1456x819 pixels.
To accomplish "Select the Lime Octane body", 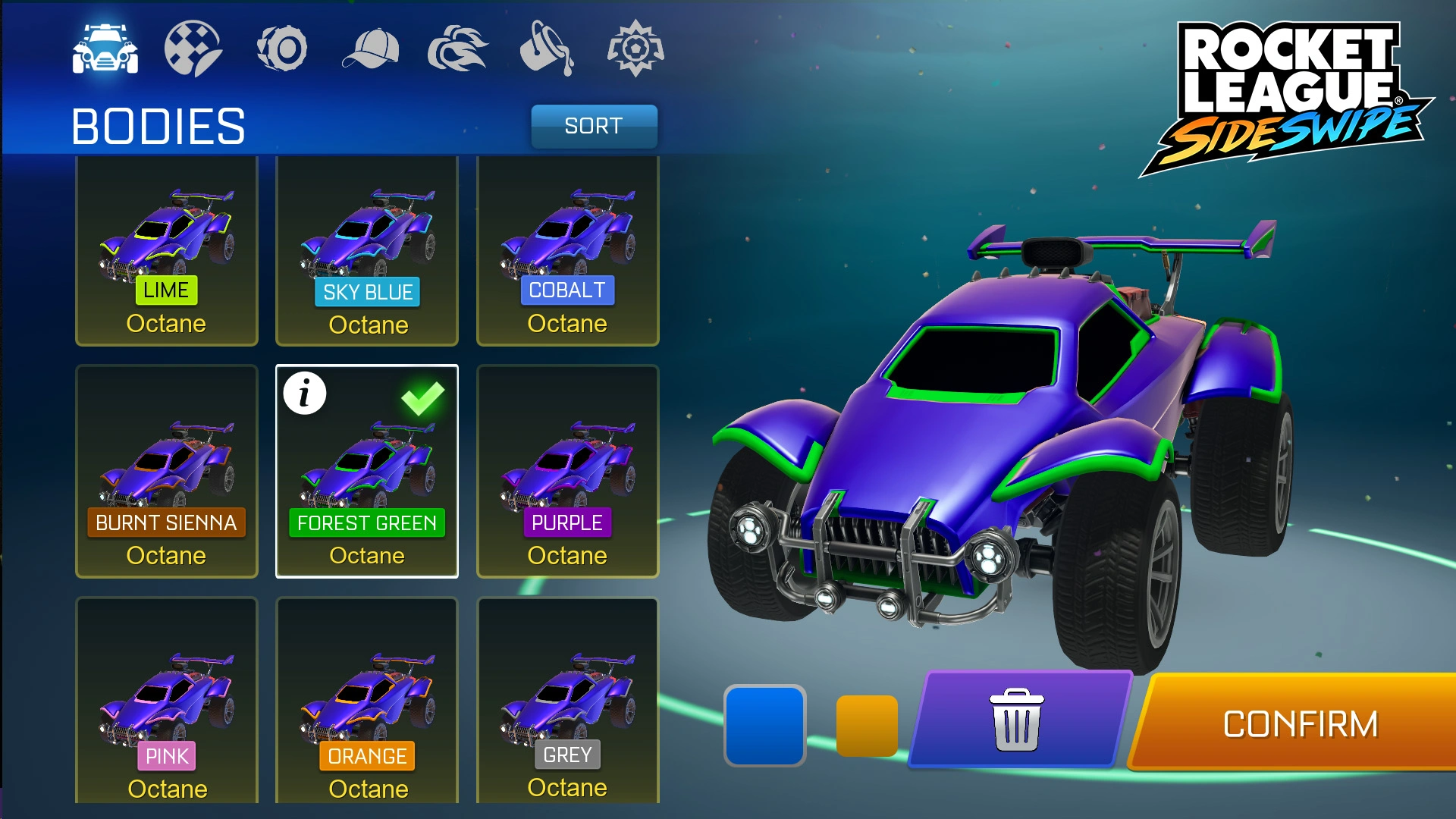I will pyautogui.click(x=167, y=250).
